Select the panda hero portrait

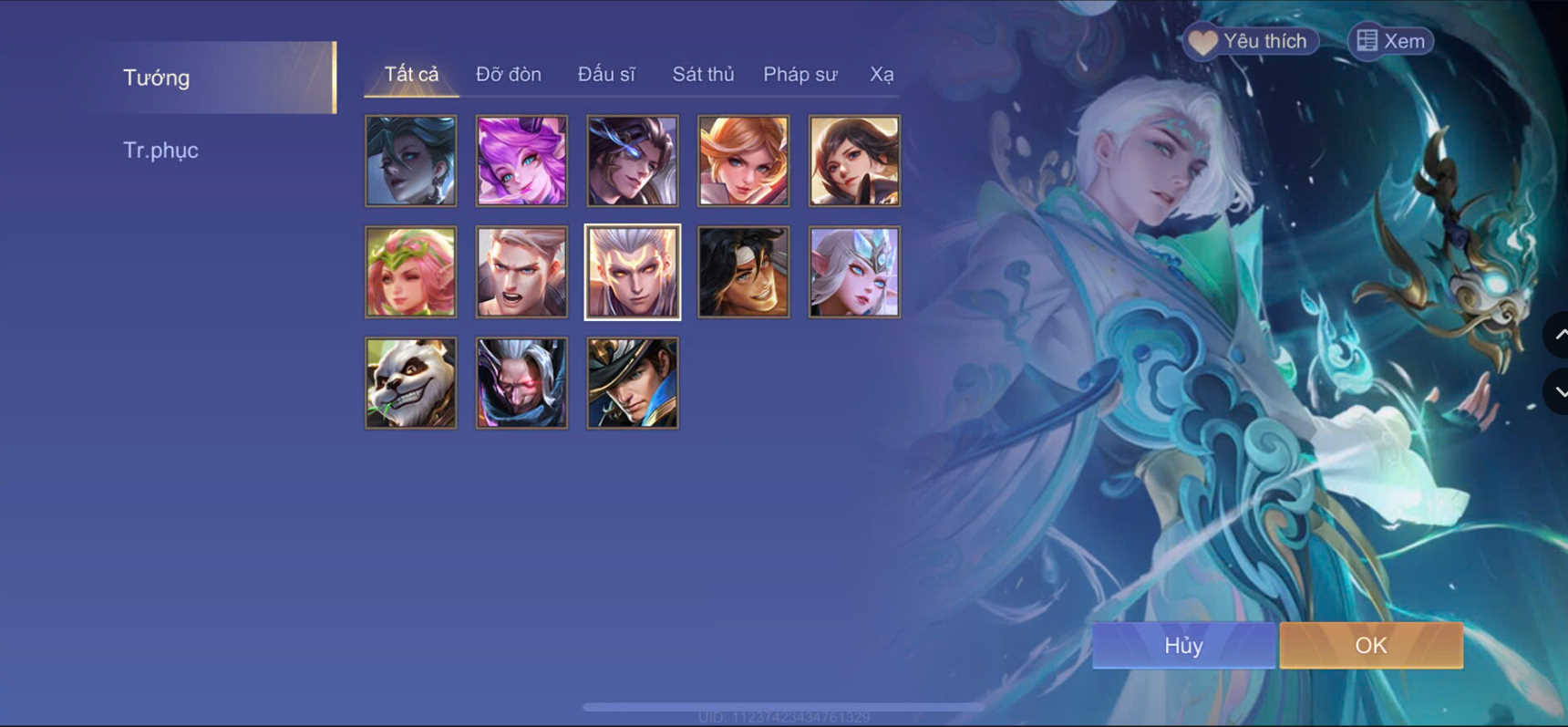tap(410, 382)
